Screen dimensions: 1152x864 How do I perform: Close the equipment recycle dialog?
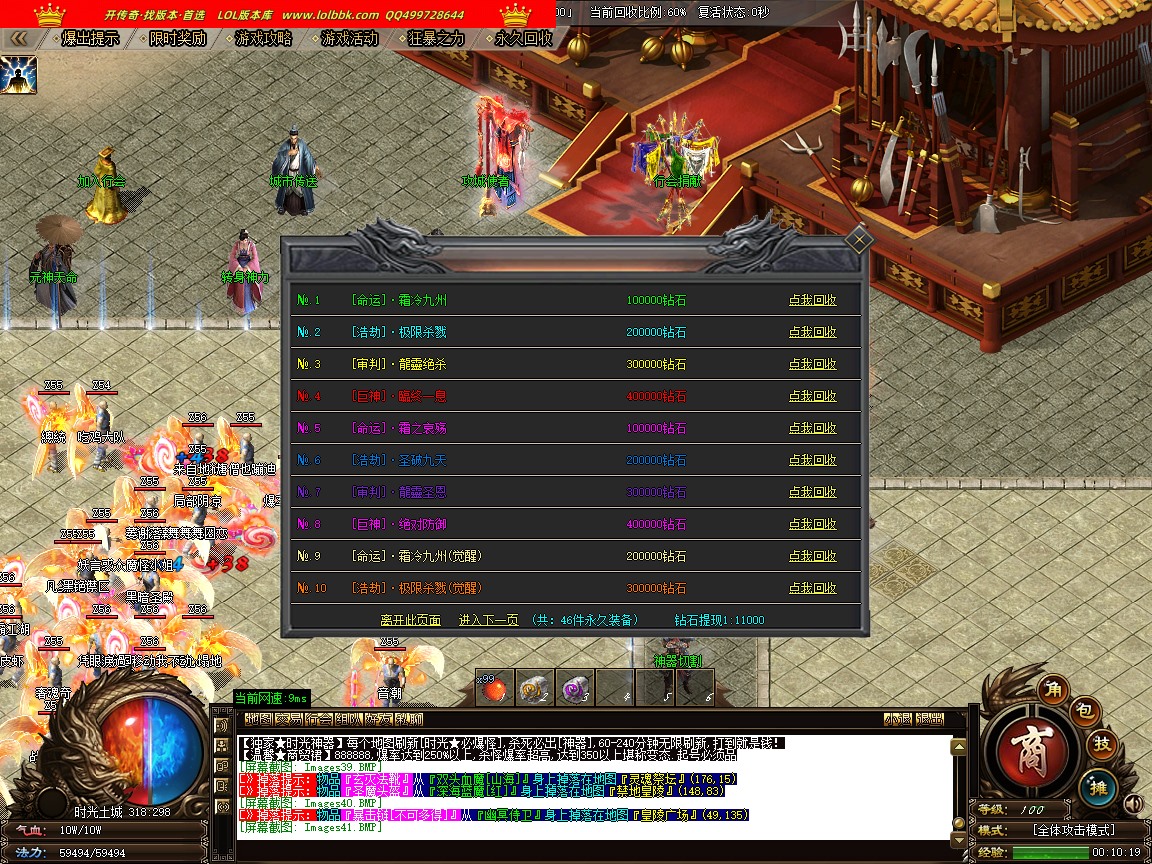[859, 240]
